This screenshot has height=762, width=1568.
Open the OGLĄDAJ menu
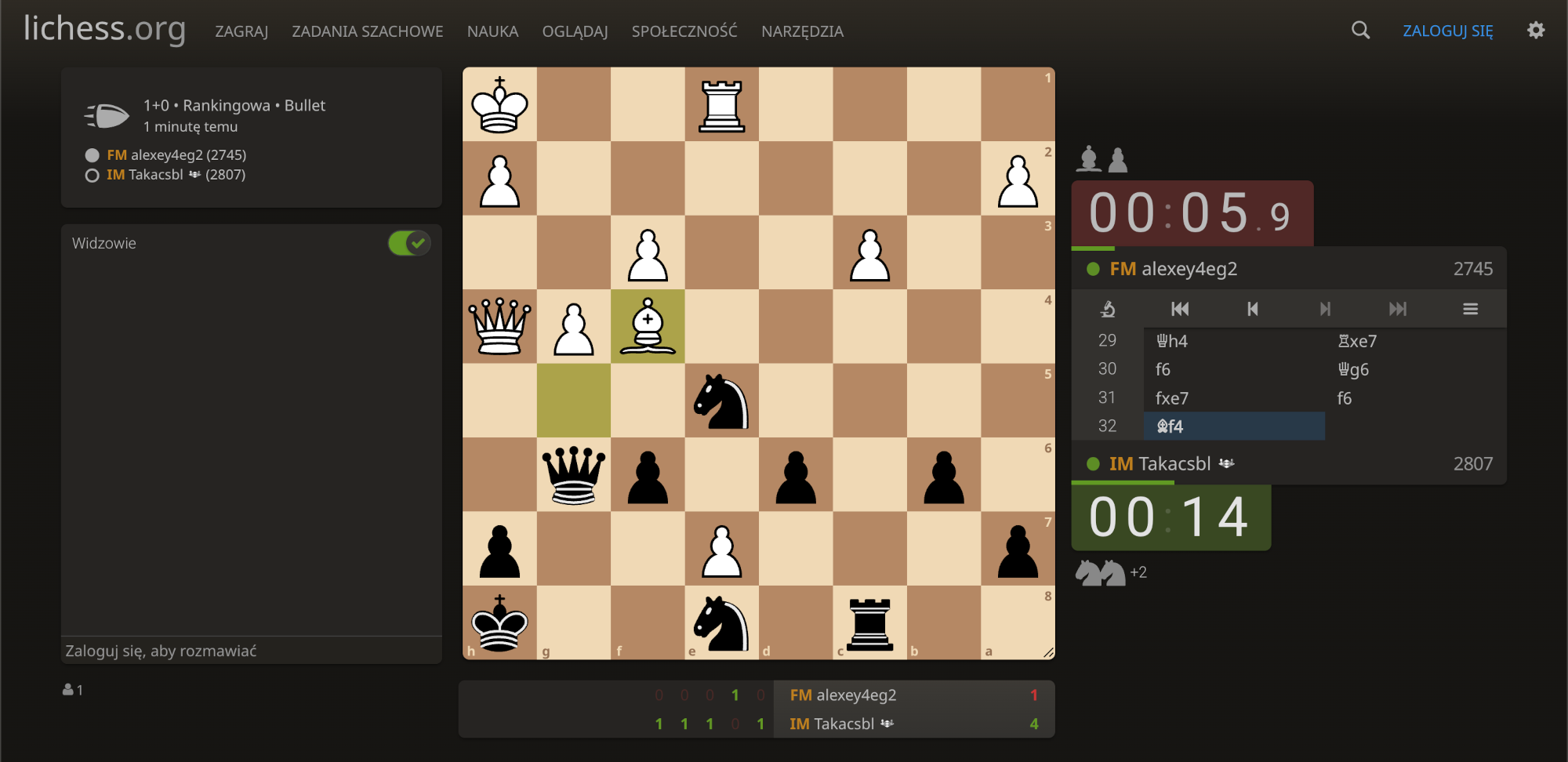575,31
